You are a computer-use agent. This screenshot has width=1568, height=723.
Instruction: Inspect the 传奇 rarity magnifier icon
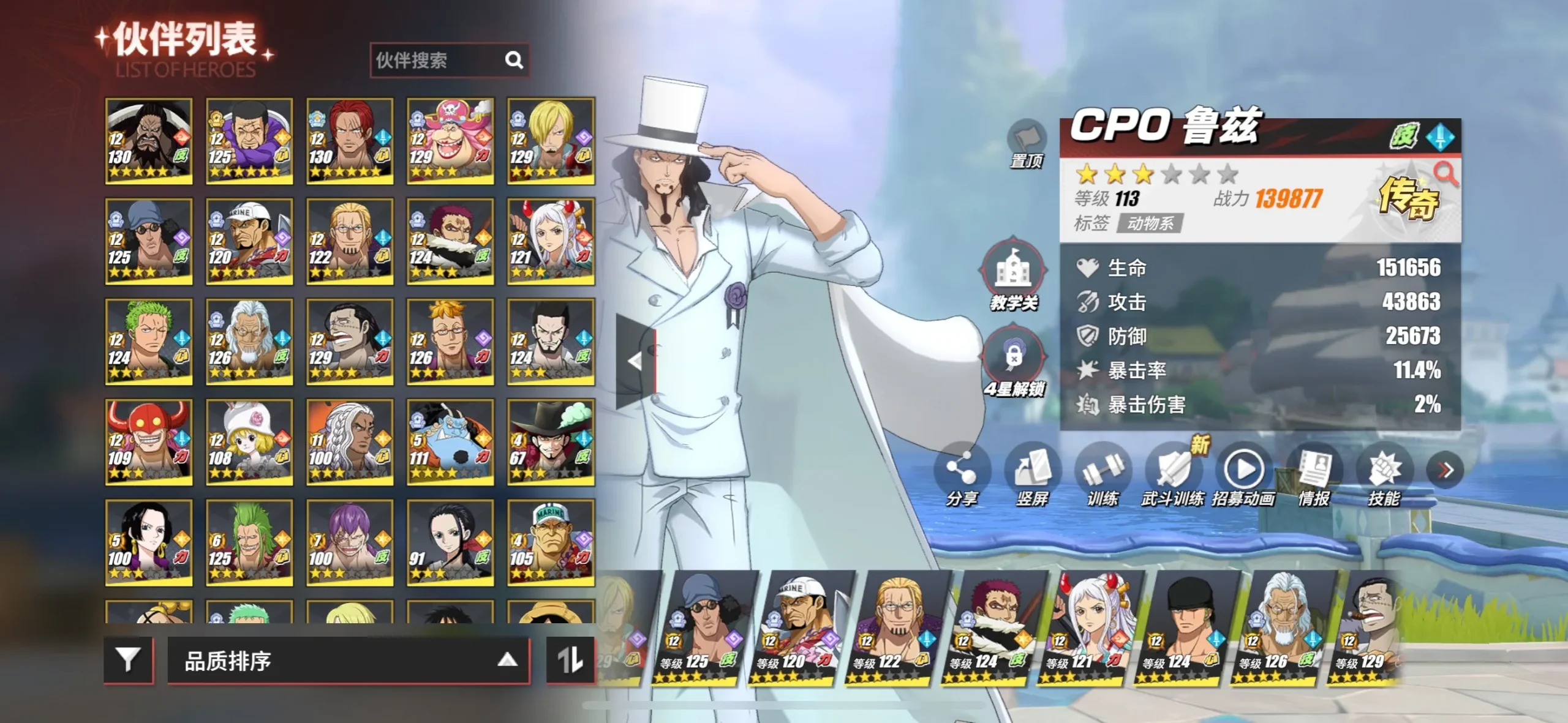(1446, 174)
